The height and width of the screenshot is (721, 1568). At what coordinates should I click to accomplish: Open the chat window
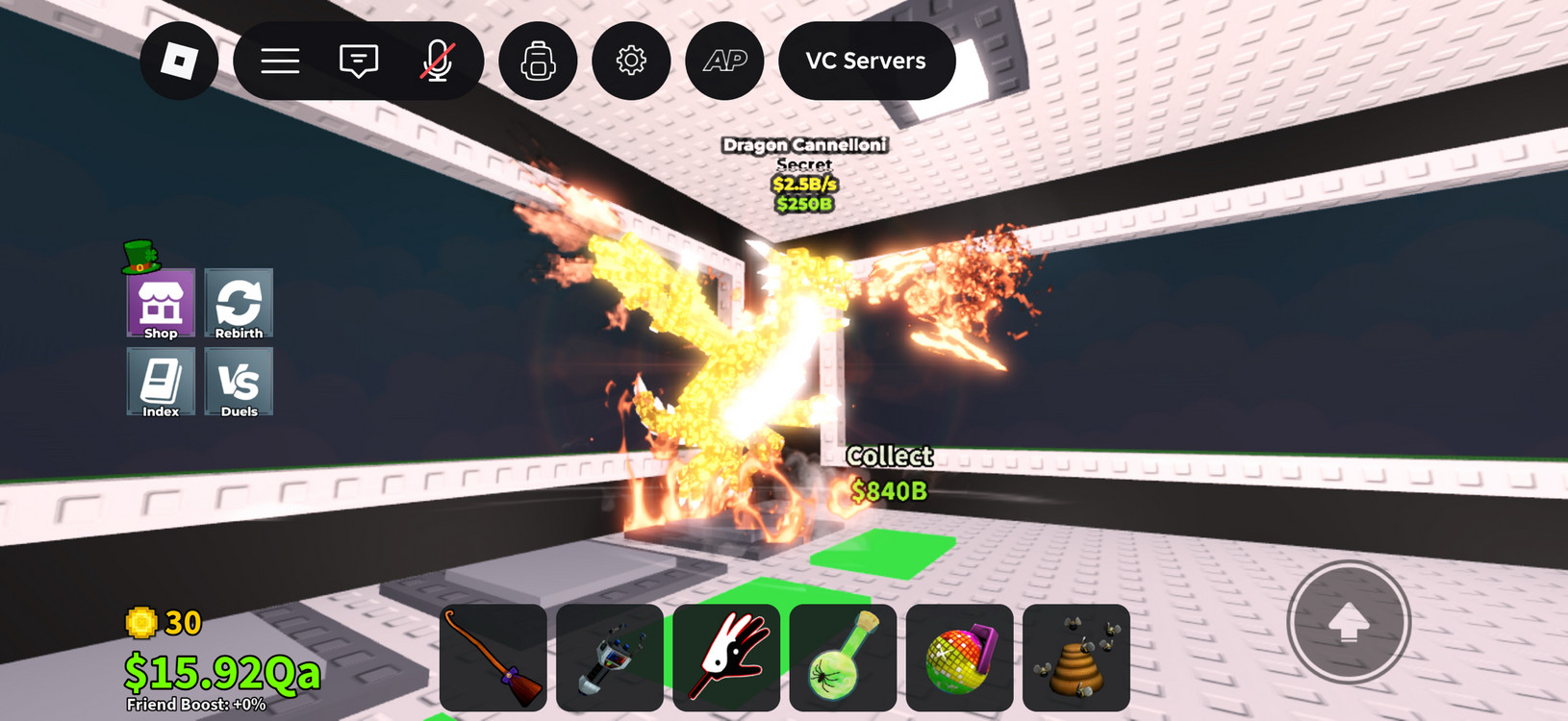[x=359, y=61]
